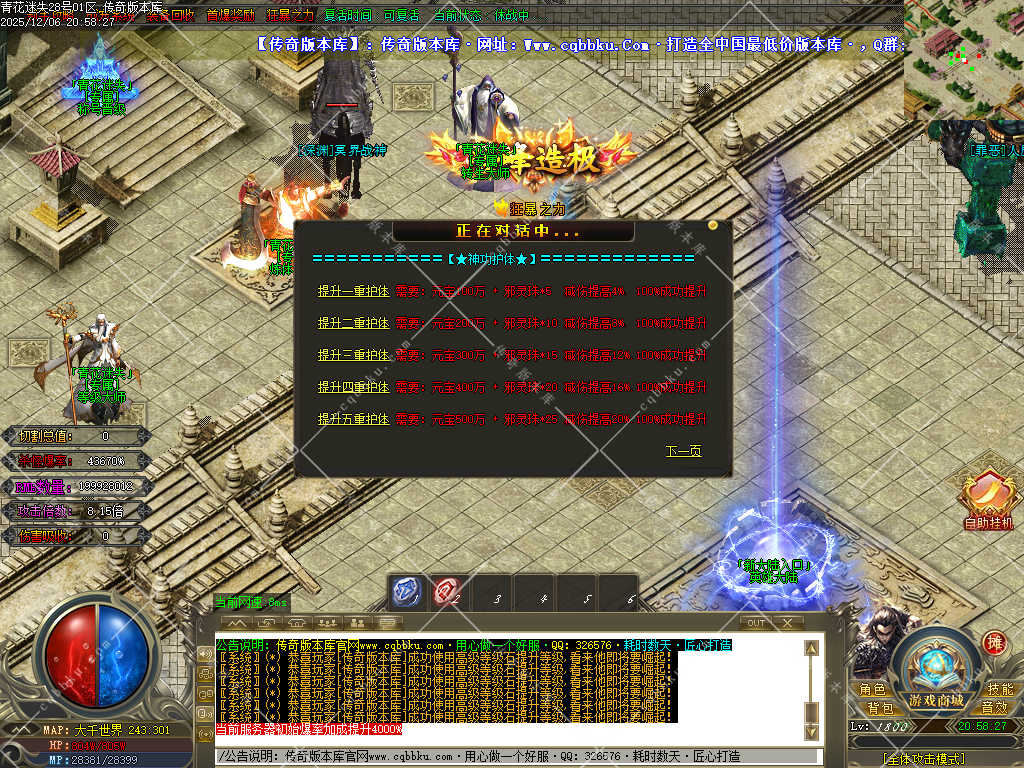Open the 技能 skills panel
The width and height of the screenshot is (1024, 768).
(x=1000, y=690)
